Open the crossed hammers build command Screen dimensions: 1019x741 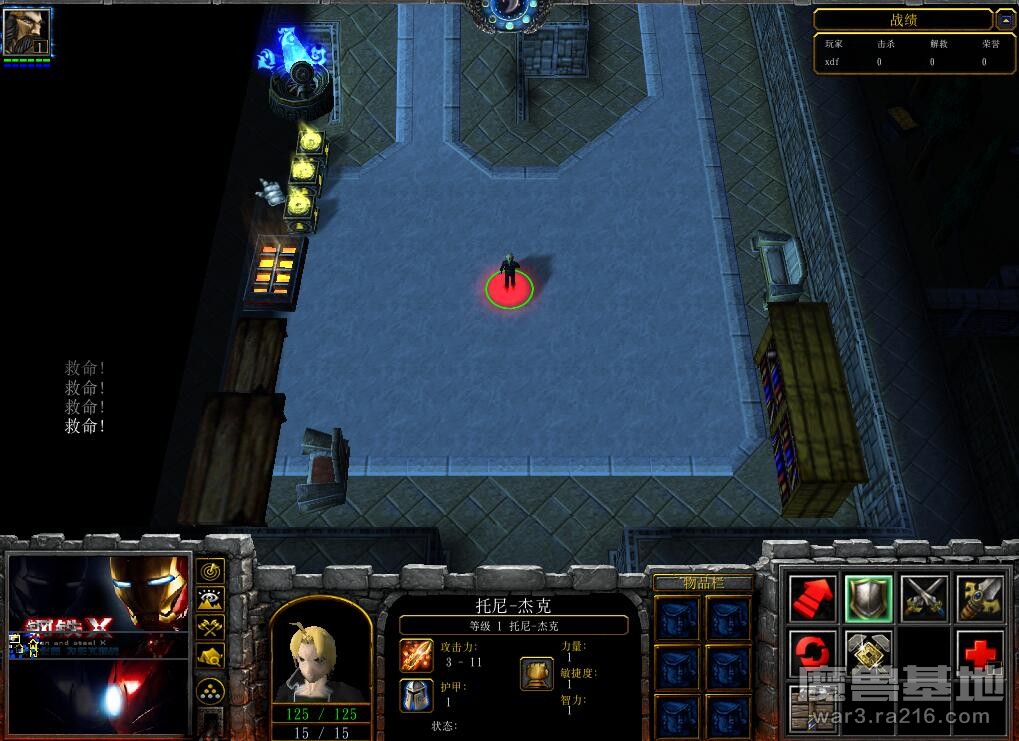(x=869, y=652)
